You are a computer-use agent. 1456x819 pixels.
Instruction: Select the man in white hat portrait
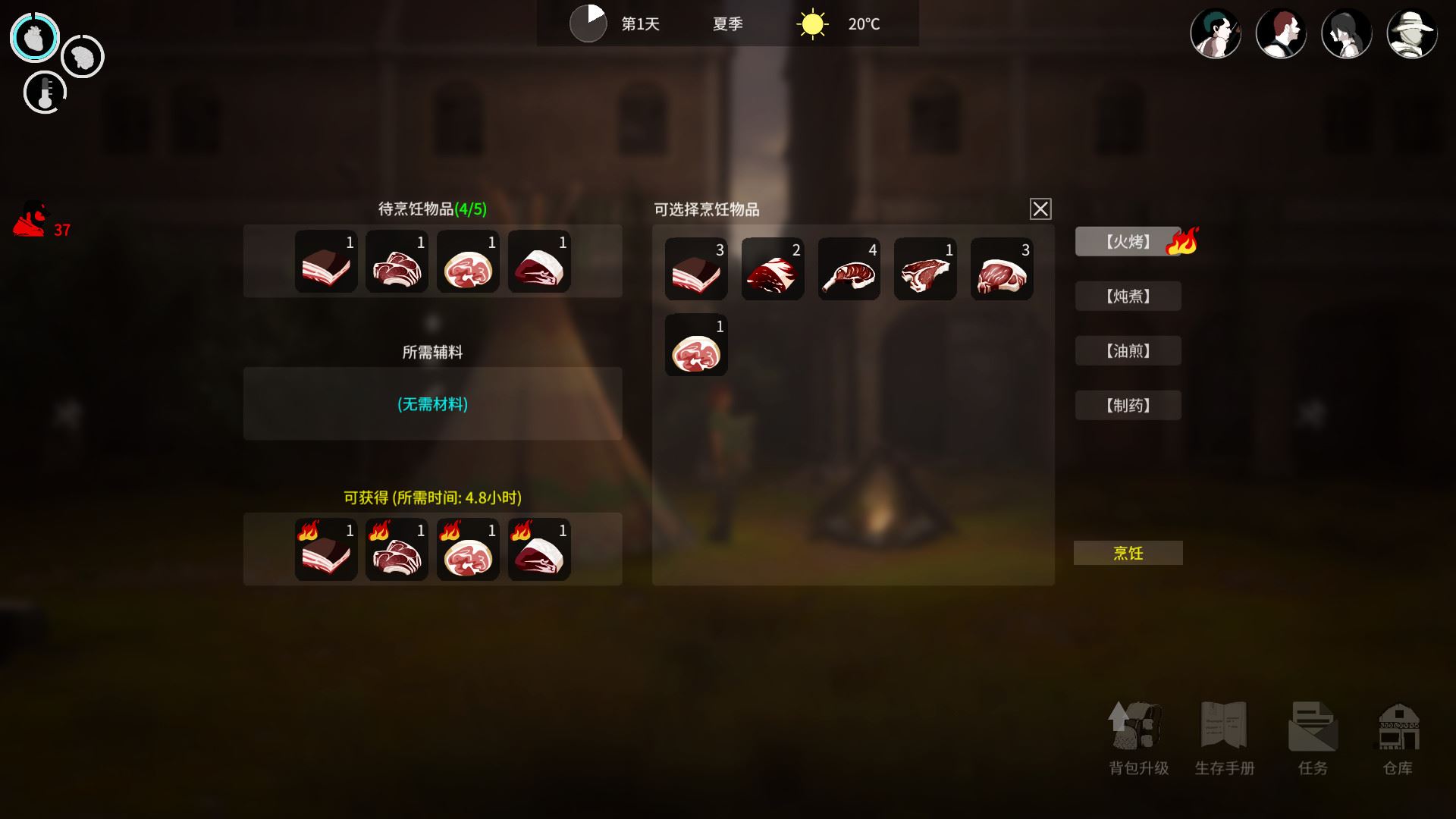tap(1411, 34)
